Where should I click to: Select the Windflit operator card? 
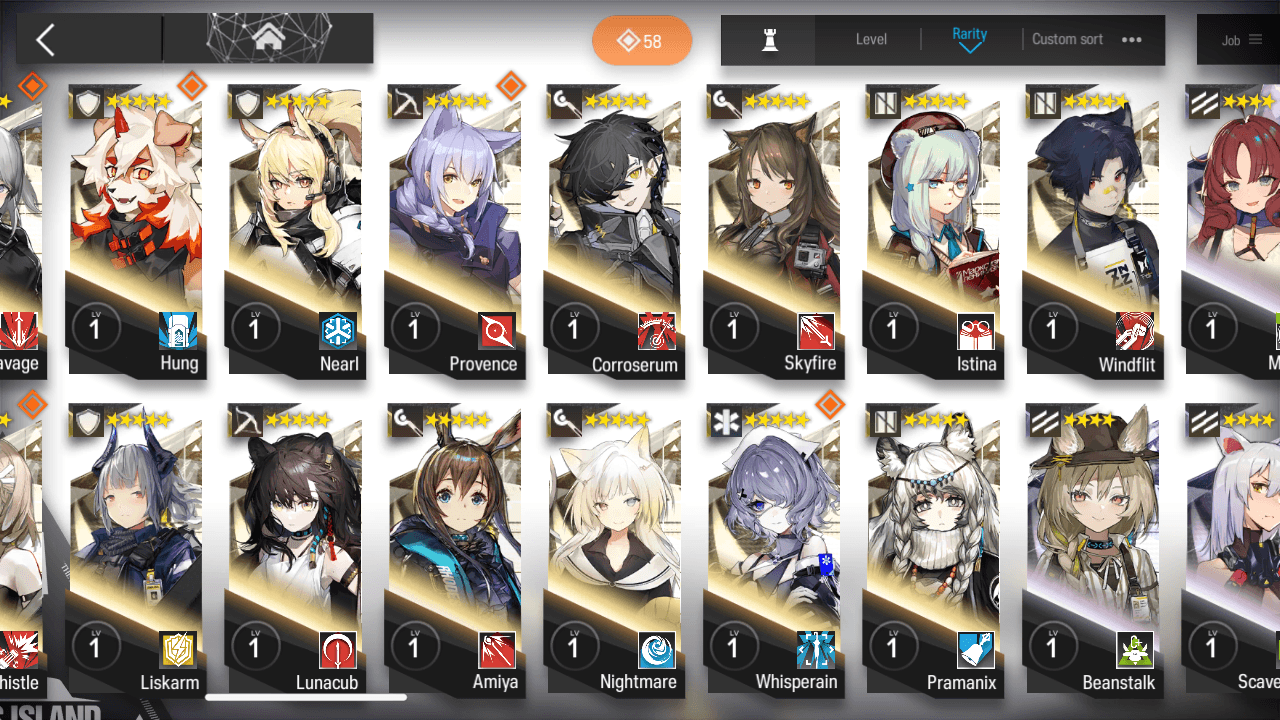pos(1093,230)
